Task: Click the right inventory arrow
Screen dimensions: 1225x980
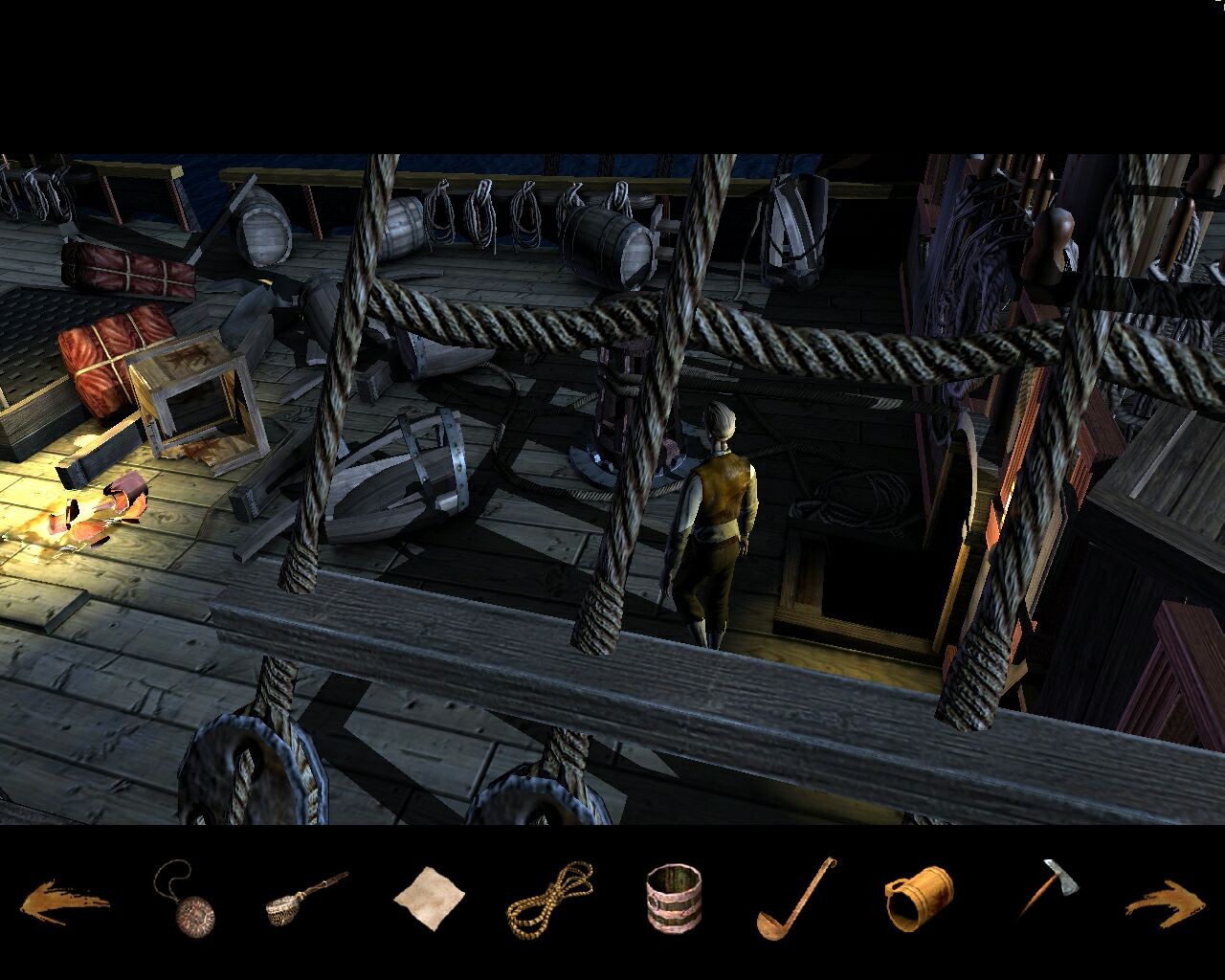Action: pos(1165,902)
